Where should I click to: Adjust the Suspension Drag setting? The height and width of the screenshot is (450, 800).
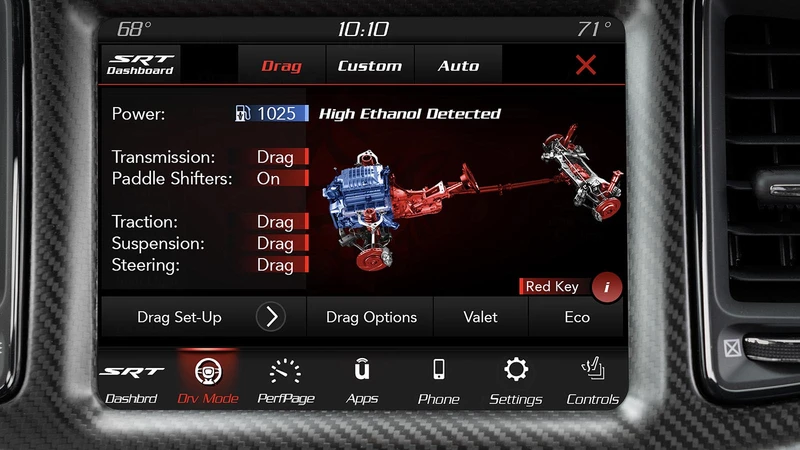coord(277,243)
